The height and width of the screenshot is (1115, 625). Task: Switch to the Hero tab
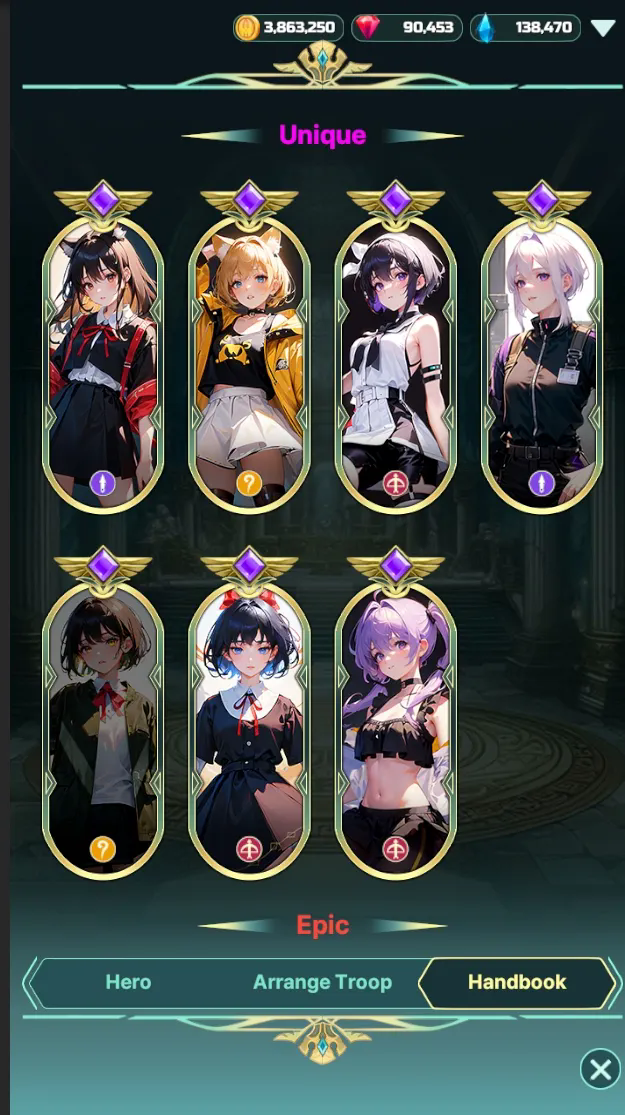point(128,982)
